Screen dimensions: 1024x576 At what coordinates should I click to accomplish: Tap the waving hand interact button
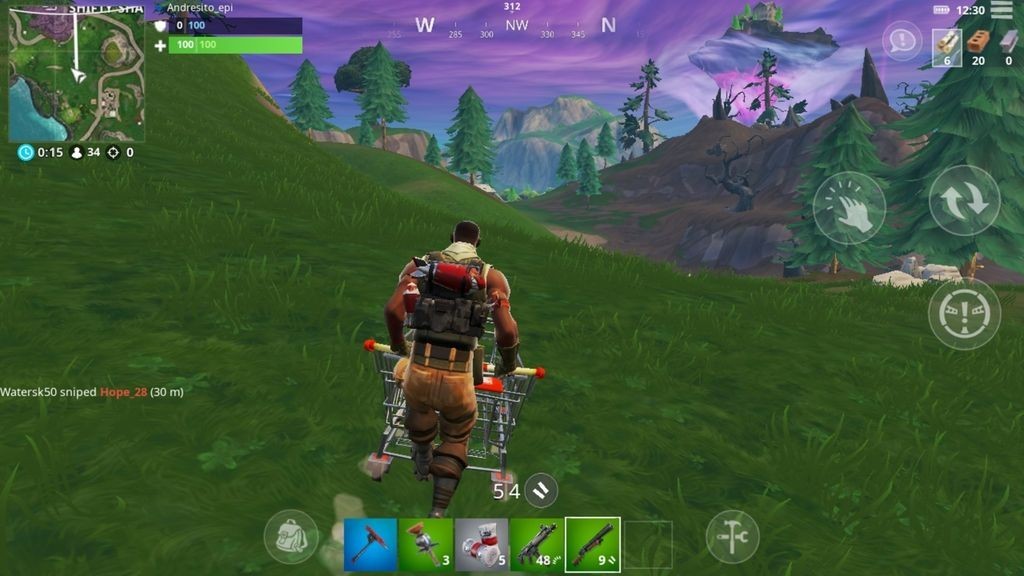point(849,208)
